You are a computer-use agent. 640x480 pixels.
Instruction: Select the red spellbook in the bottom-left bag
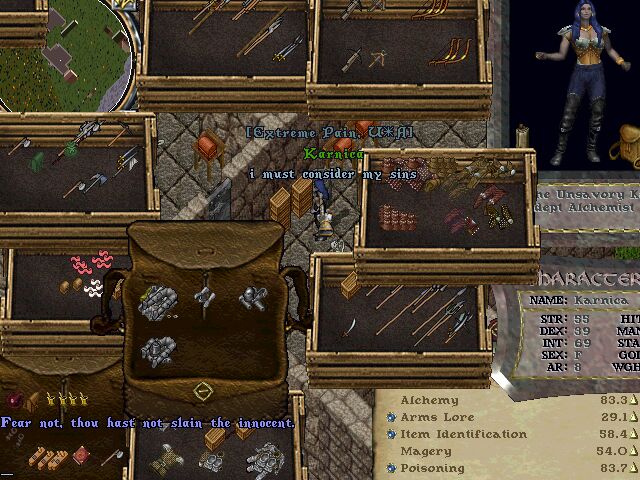pyautogui.click(x=79, y=458)
